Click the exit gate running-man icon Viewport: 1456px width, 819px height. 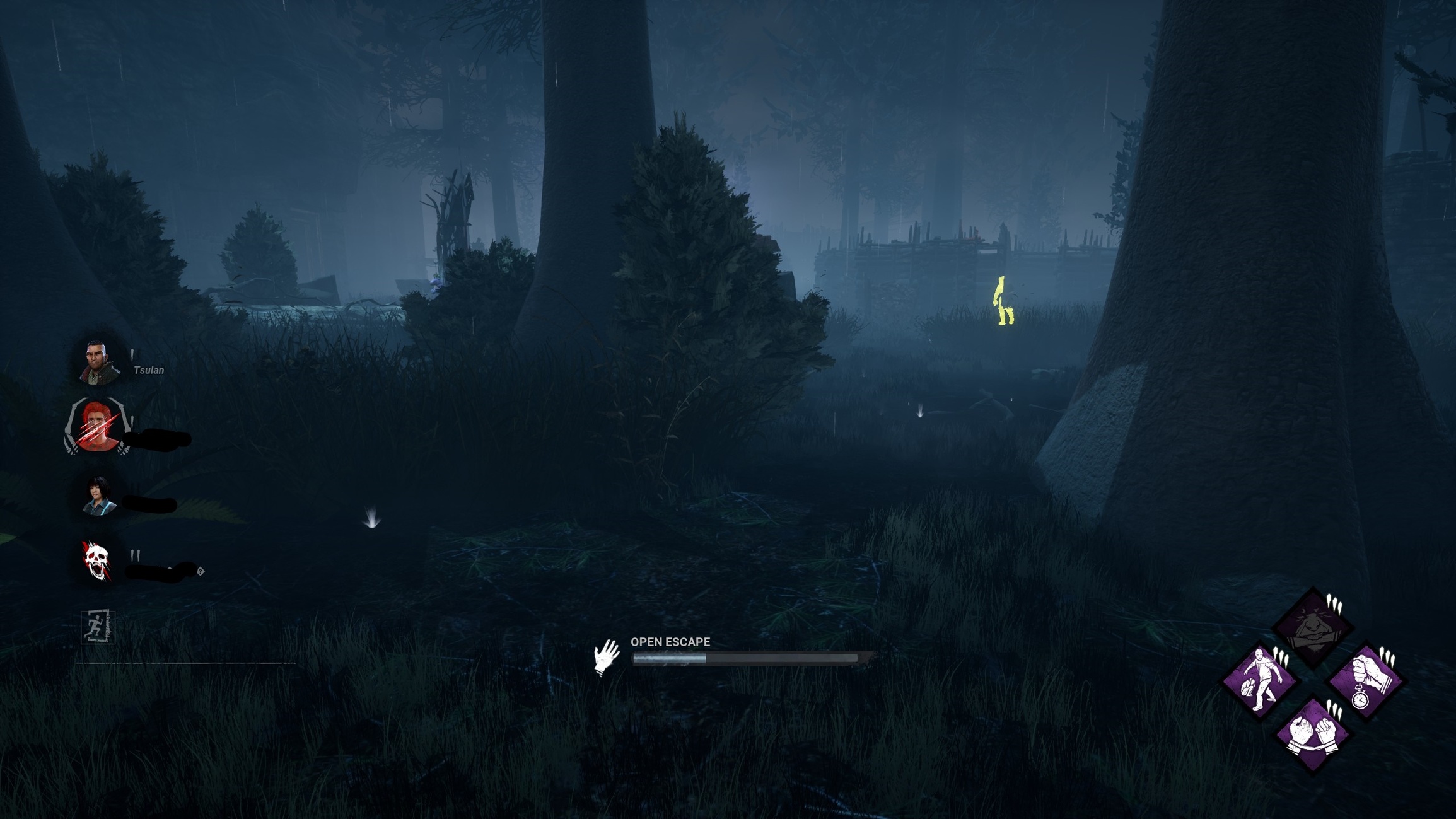tap(98, 626)
